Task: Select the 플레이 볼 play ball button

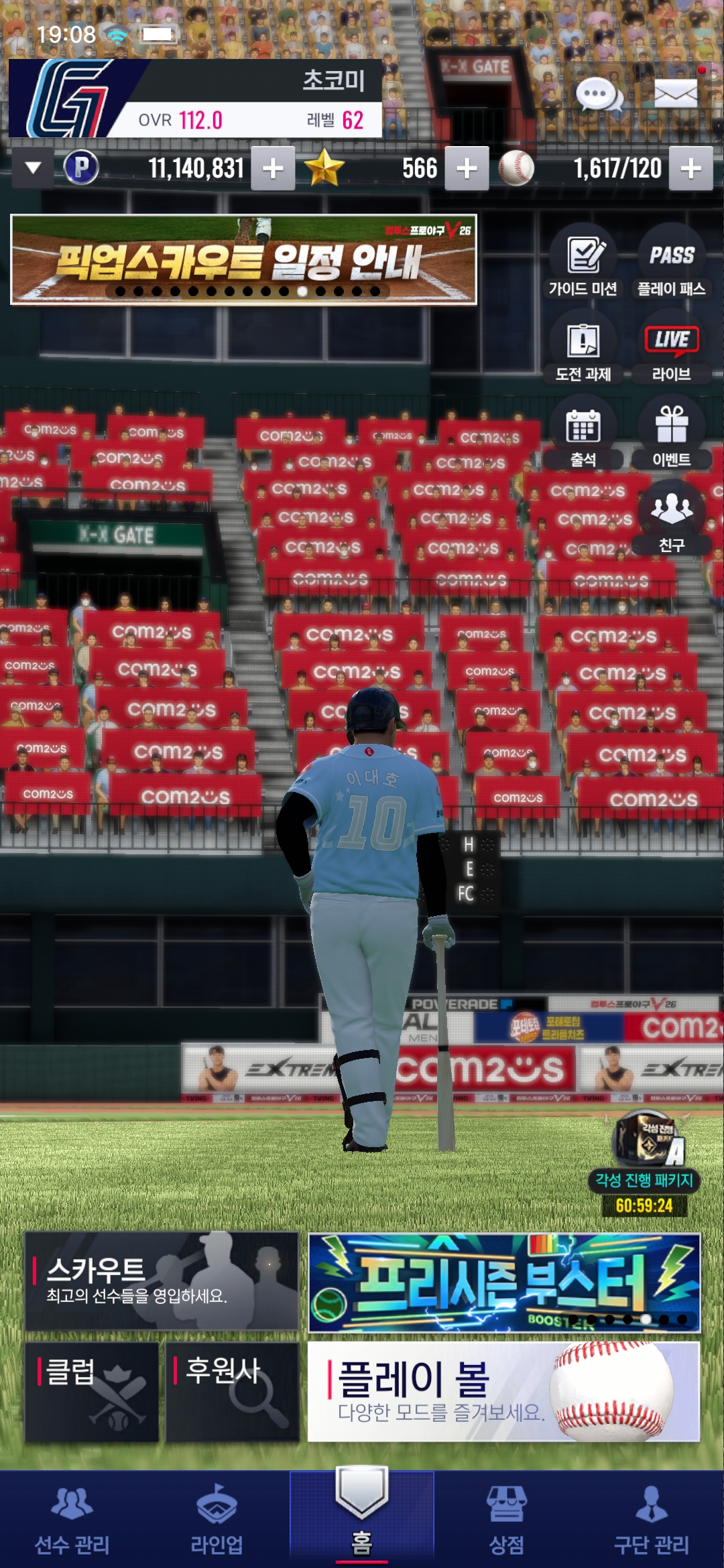Action: tap(503, 1391)
